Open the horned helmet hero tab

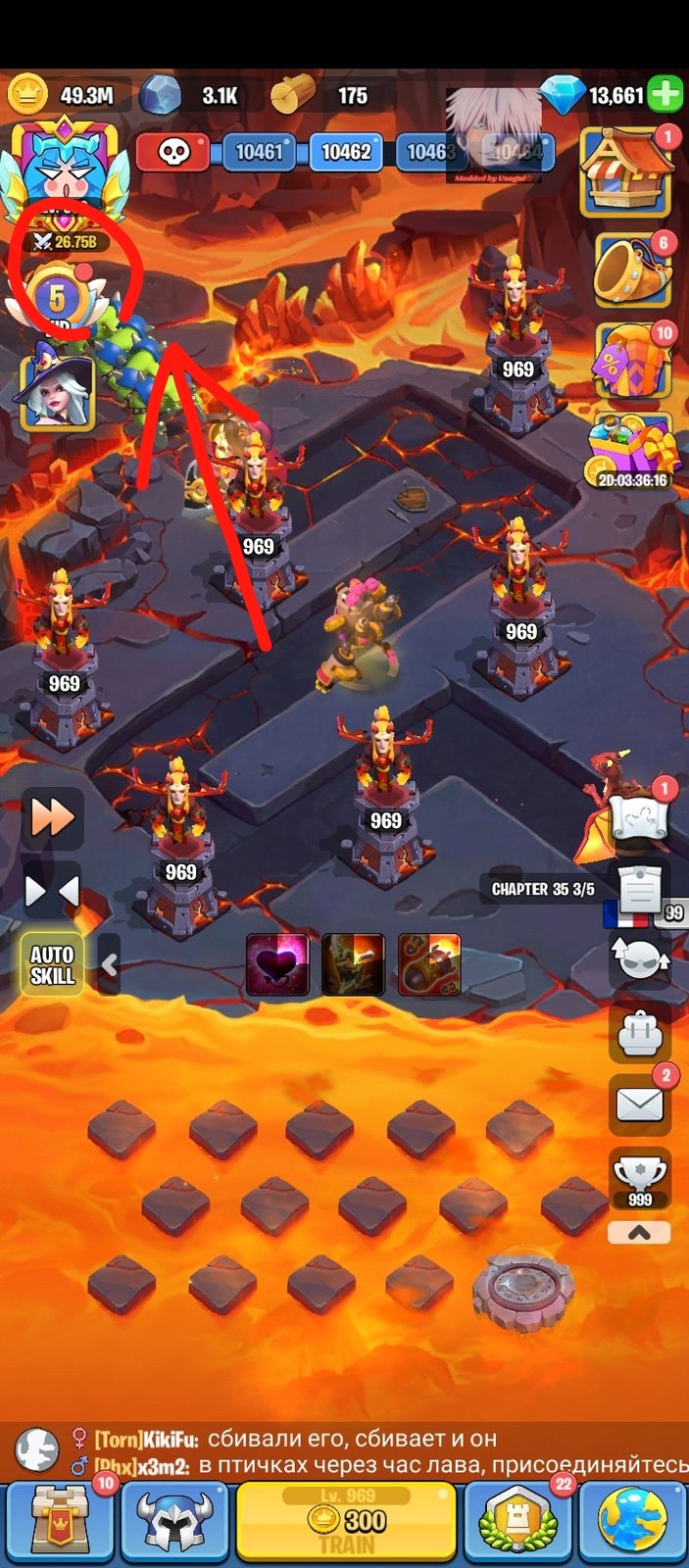(173, 1521)
